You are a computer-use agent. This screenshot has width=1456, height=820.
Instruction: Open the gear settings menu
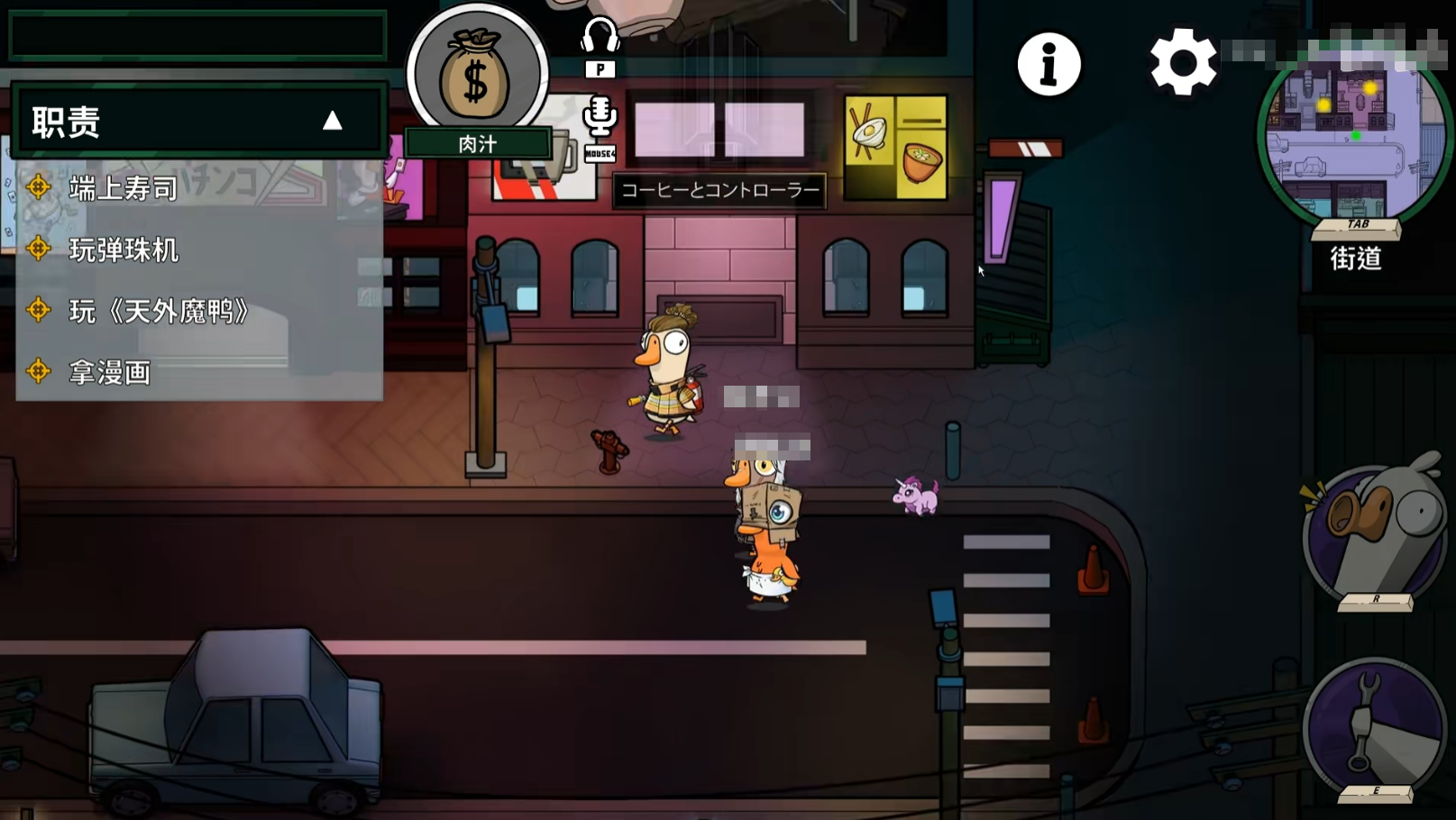click(x=1183, y=62)
